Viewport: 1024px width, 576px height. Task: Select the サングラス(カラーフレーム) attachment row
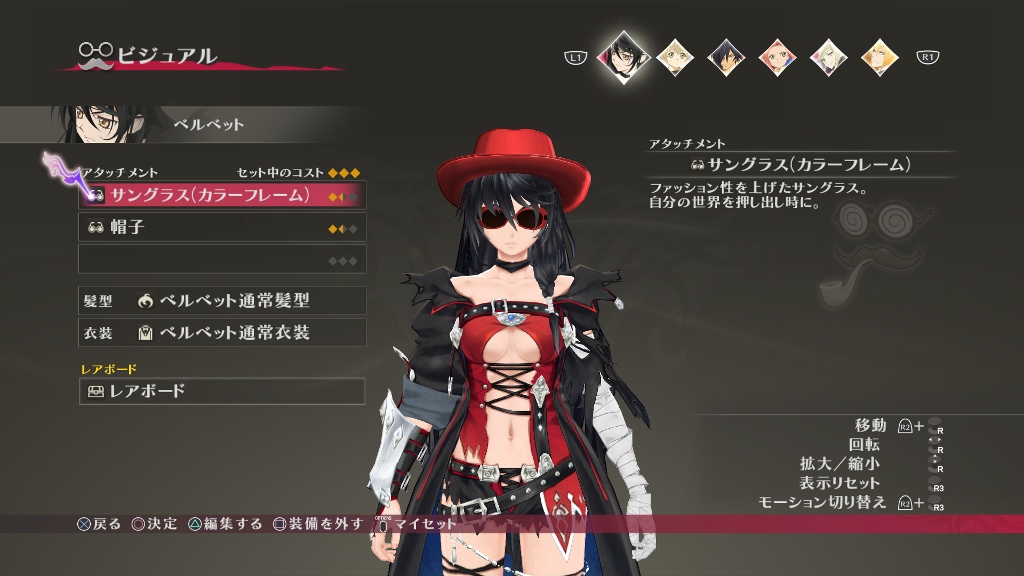(x=222, y=195)
